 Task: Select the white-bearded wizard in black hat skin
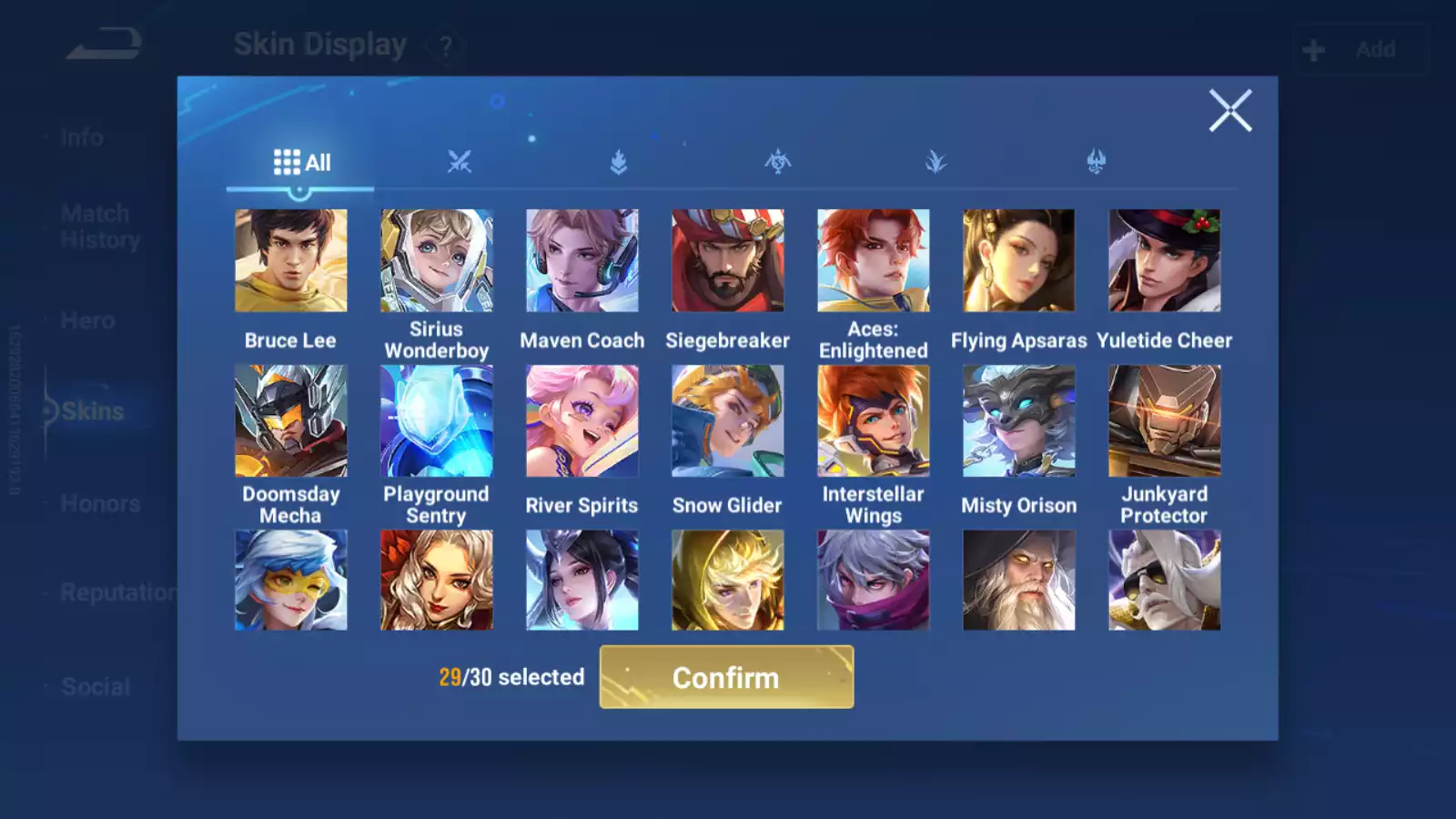coord(1018,581)
